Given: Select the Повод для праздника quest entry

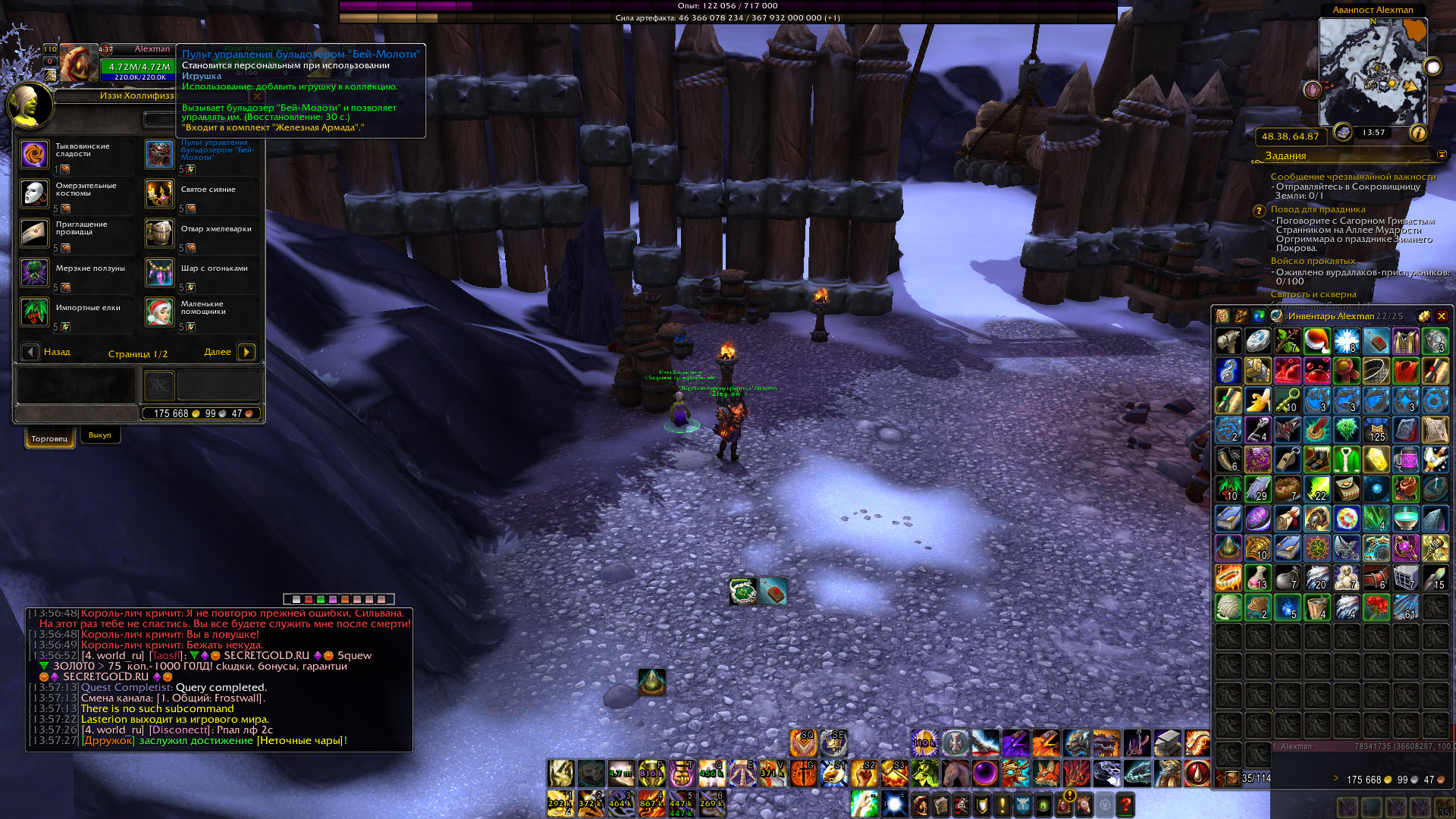Looking at the screenshot, I should tap(1318, 209).
